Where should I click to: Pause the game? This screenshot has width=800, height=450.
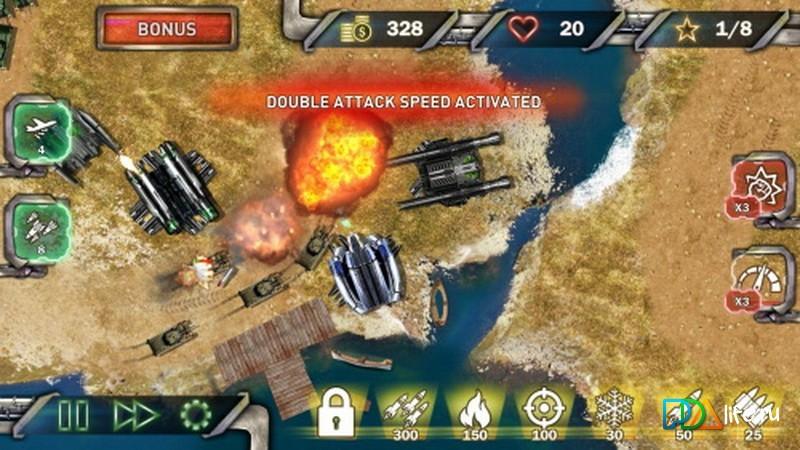(x=72, y=414)
